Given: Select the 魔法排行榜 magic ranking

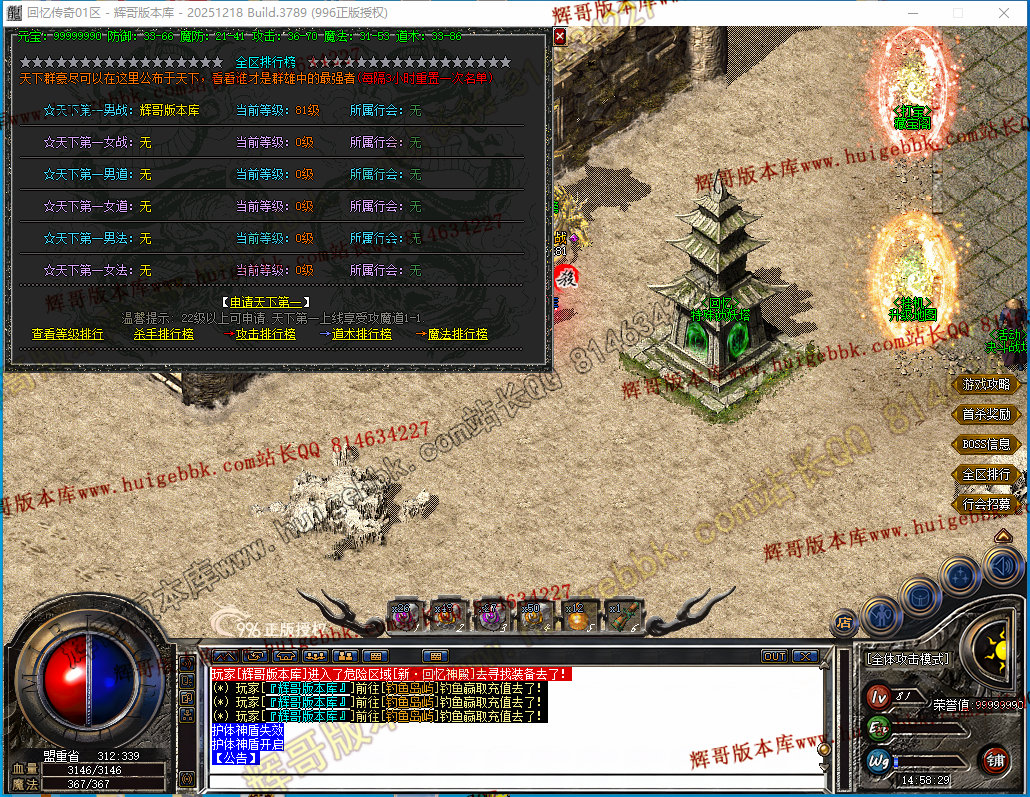Looking at the screenshot, I should 457,334.
